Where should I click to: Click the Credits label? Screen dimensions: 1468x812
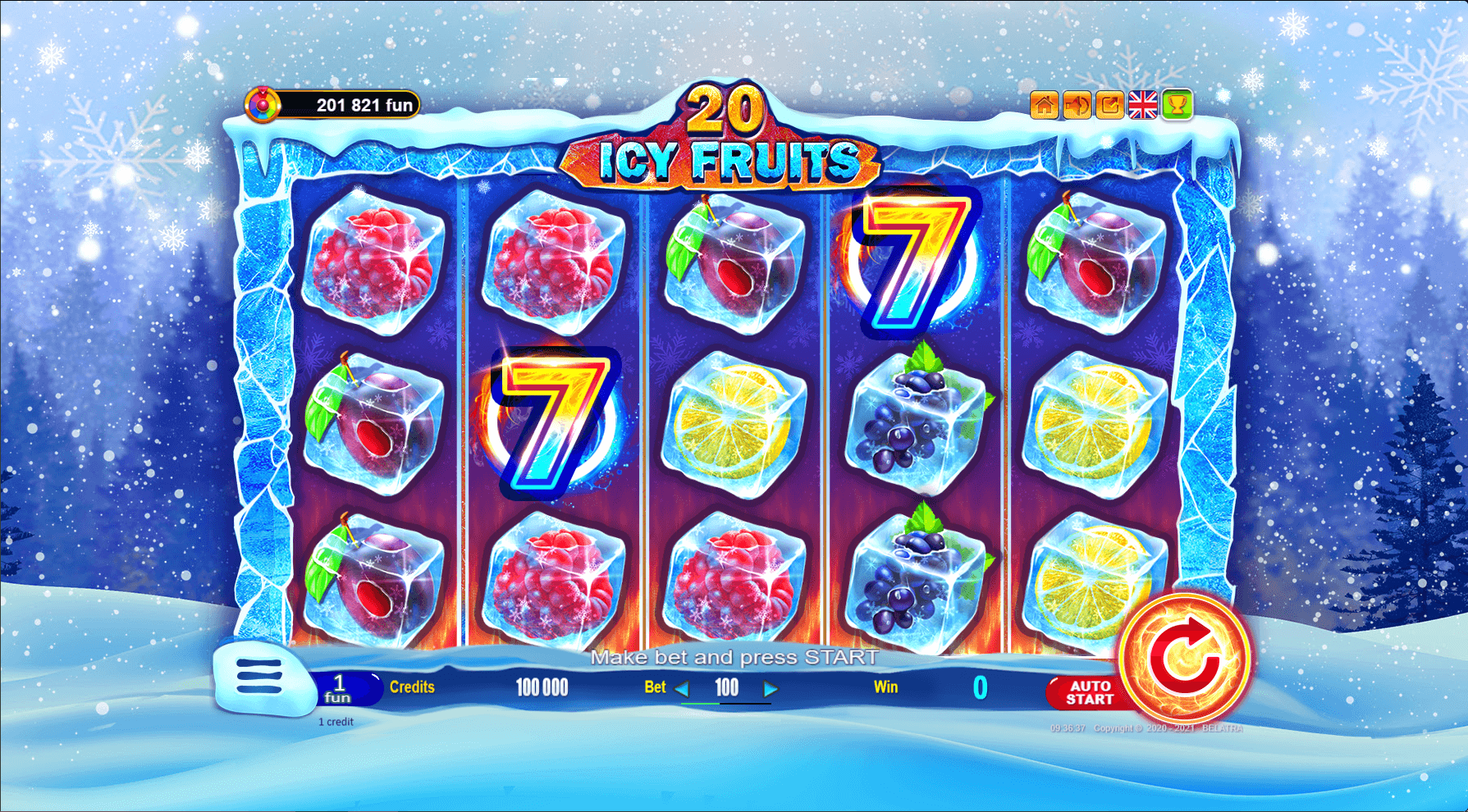click(x=414, y=687)
